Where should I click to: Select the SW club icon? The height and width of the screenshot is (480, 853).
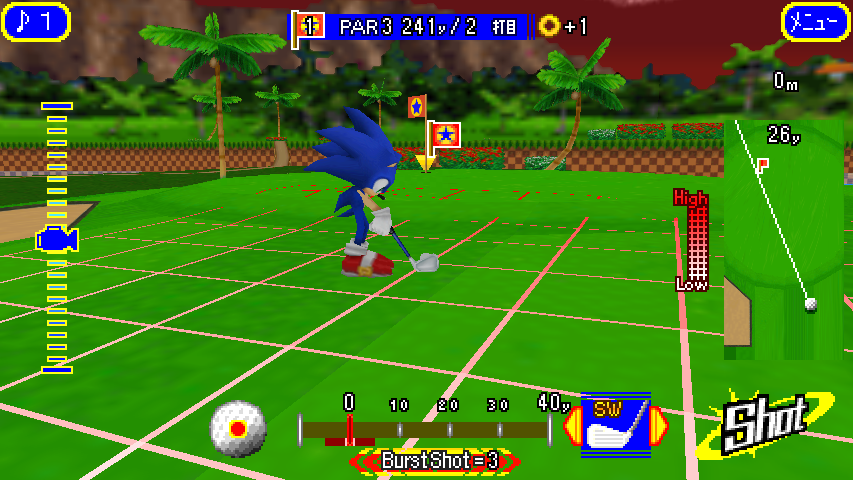click(x=615, y=425)
